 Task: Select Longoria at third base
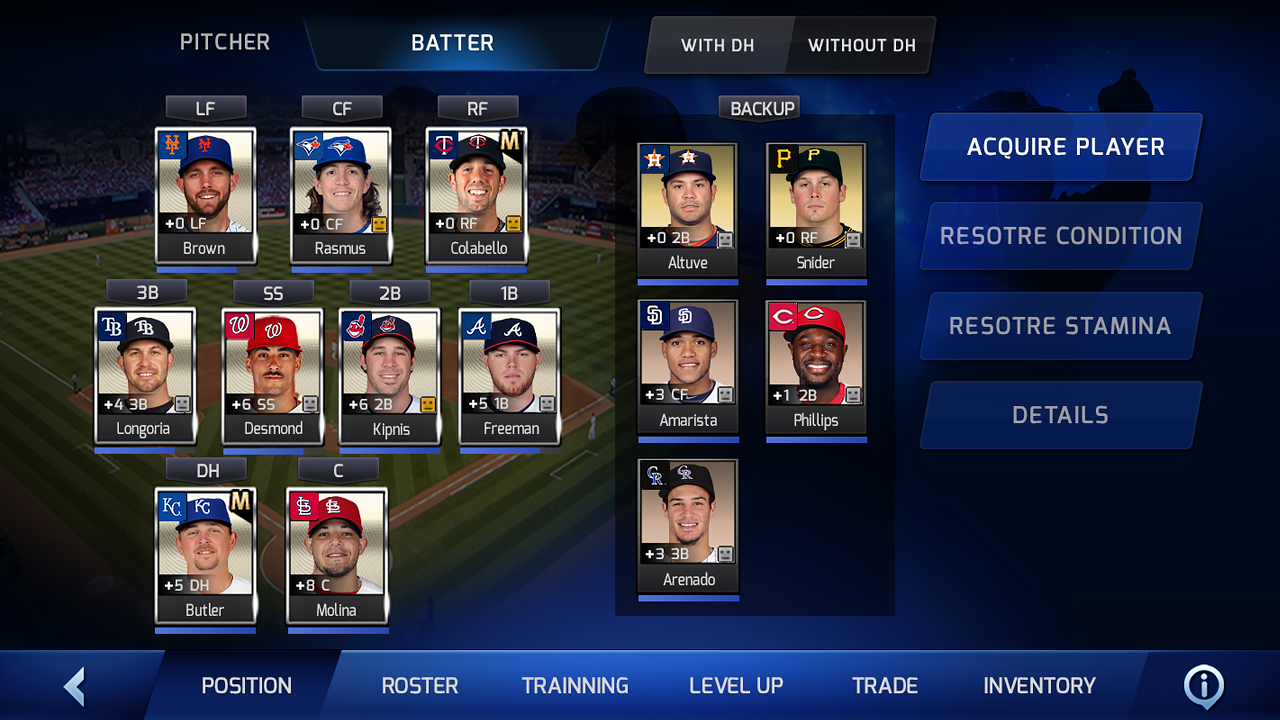pyautogui.click(x=145, y=375)
